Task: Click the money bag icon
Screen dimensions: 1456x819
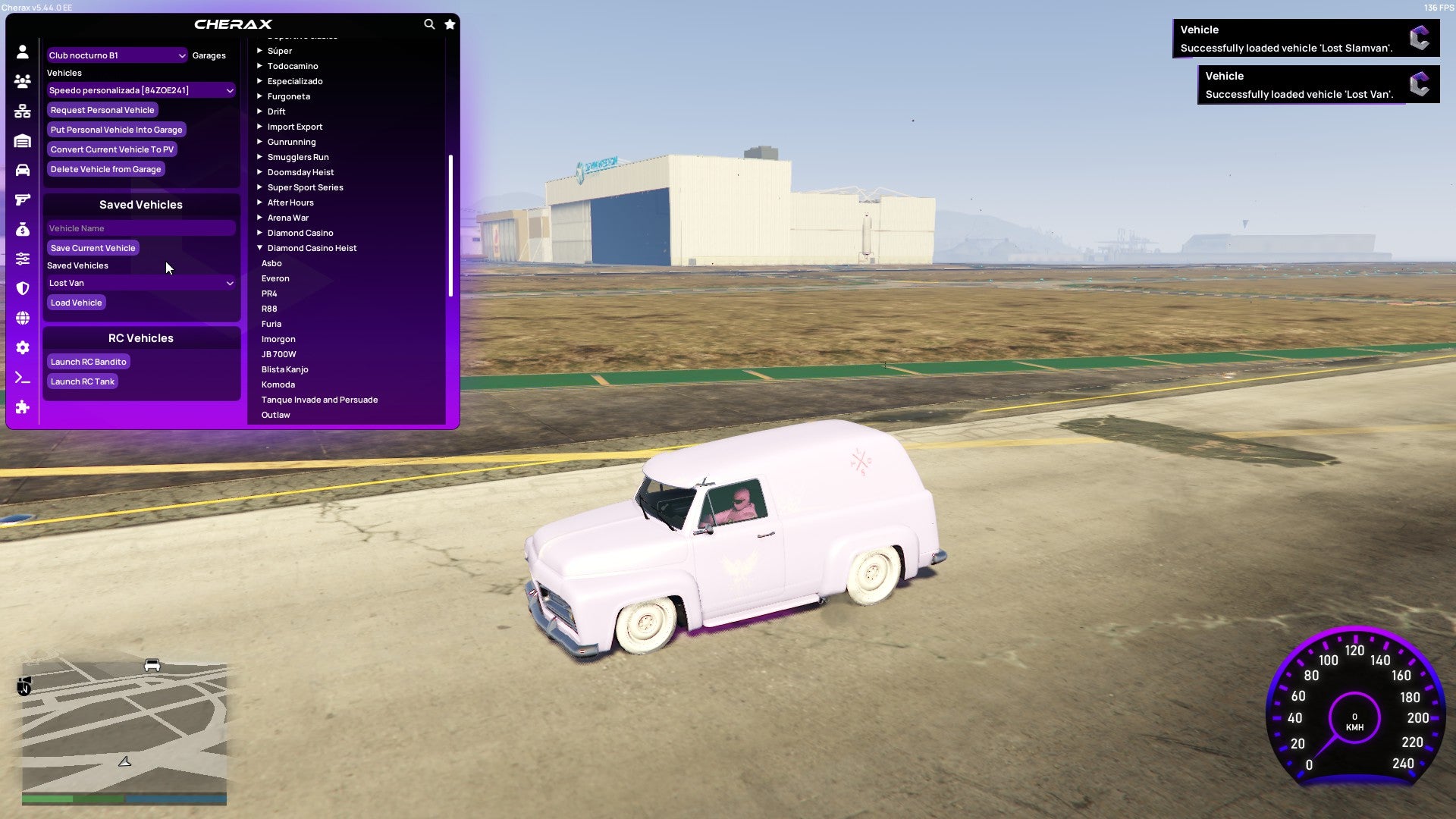Action: 23,228
